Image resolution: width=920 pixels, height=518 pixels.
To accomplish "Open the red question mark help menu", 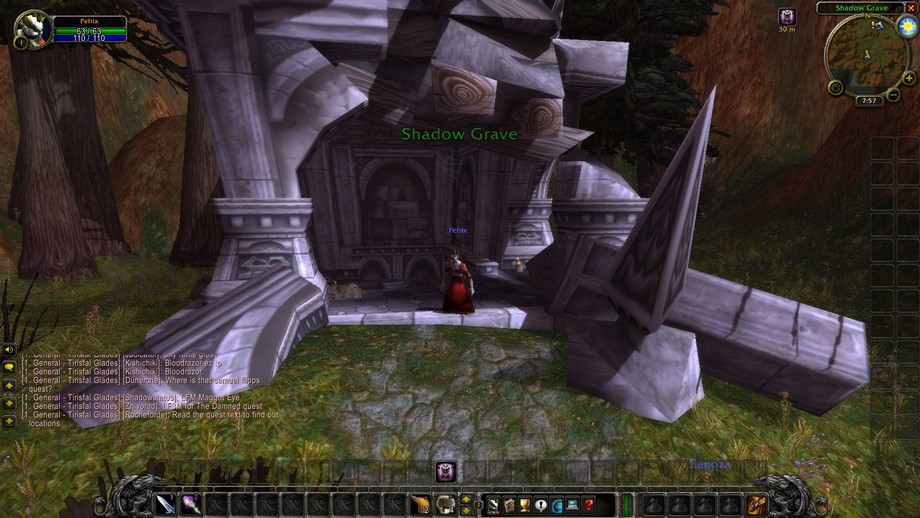I will (590, 504).
